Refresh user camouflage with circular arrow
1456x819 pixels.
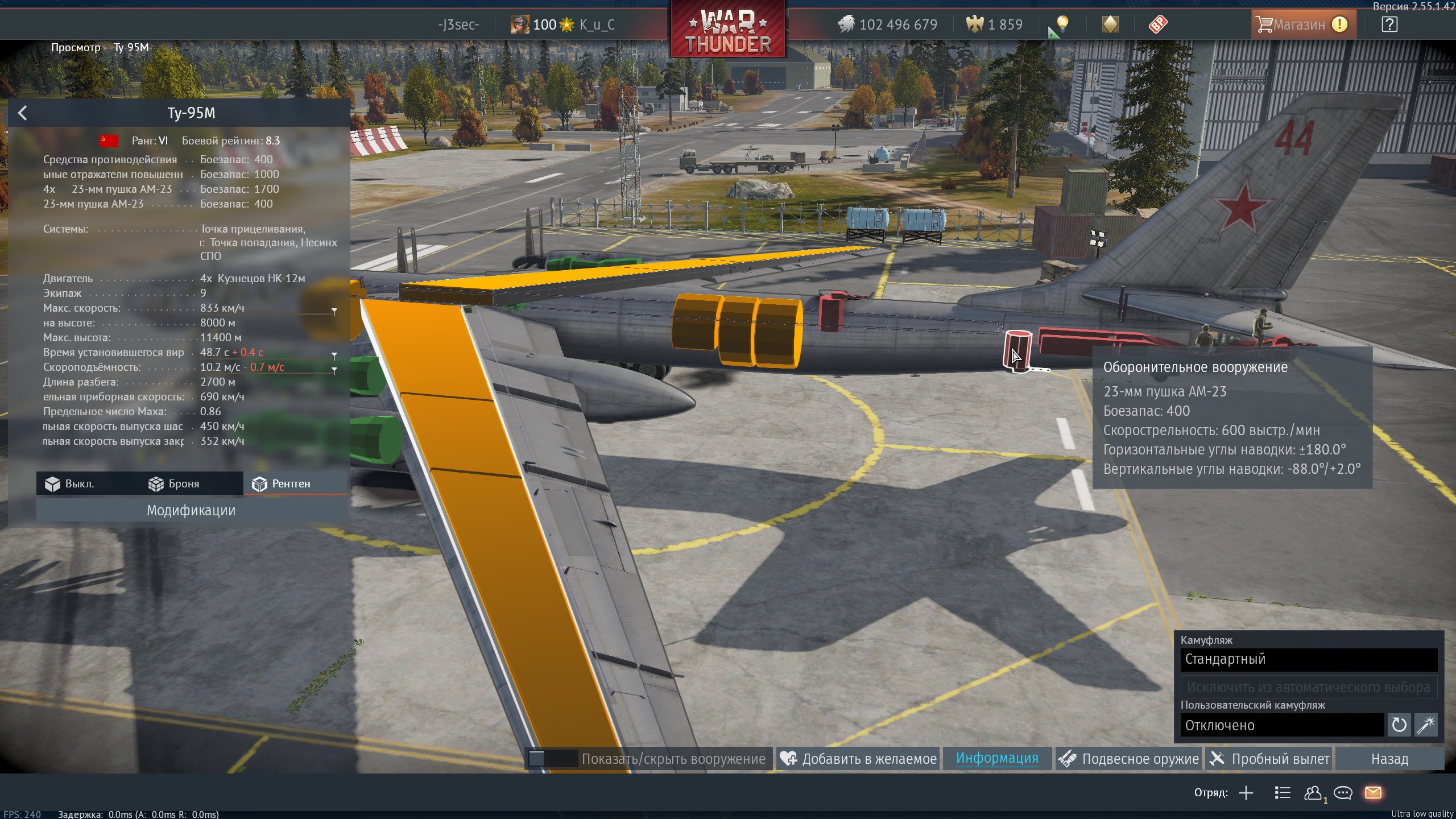pyautogui.click(x=1399, y=725)
